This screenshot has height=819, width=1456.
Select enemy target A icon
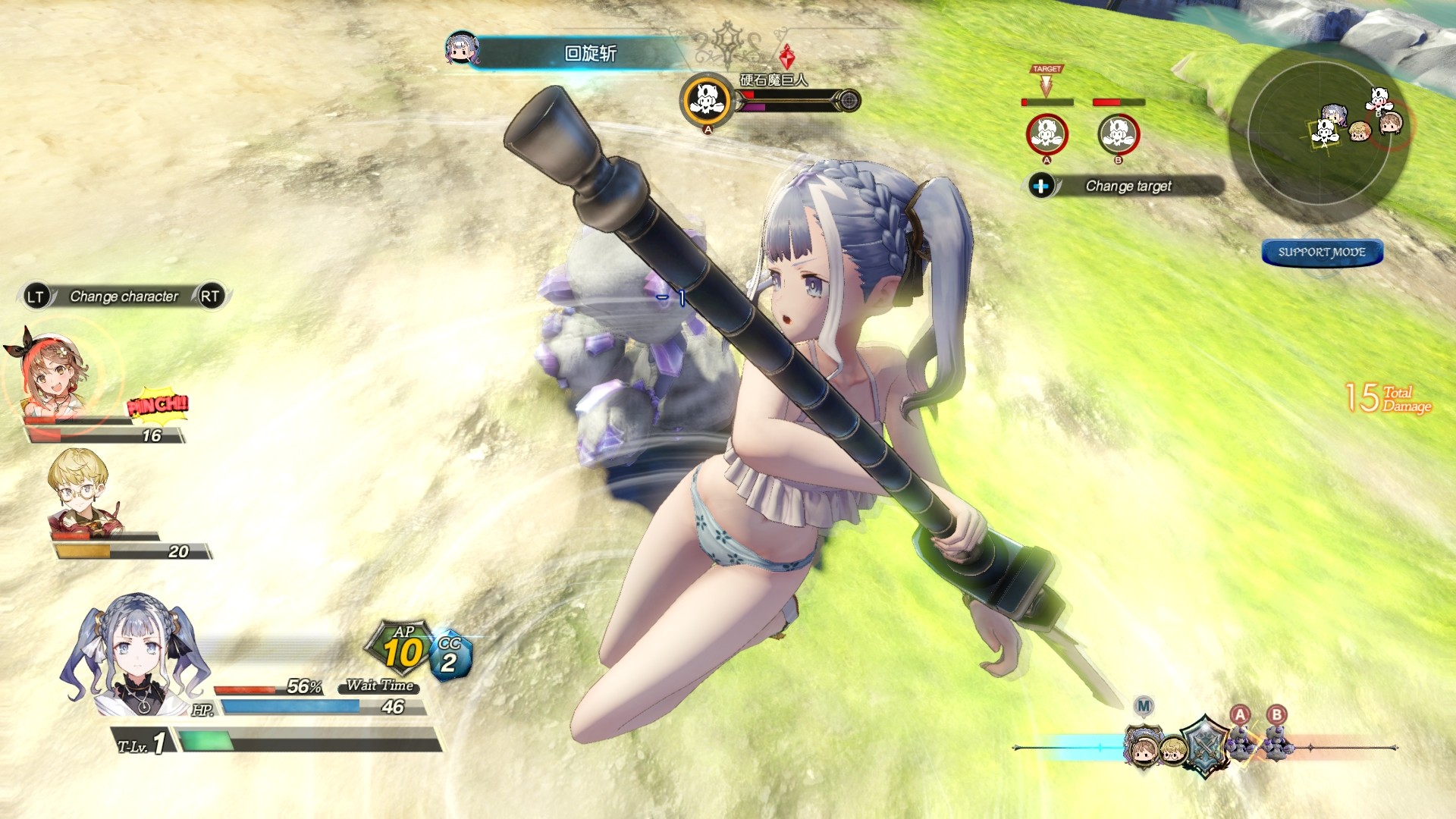pyautogui.click(x=1046, y=134)
